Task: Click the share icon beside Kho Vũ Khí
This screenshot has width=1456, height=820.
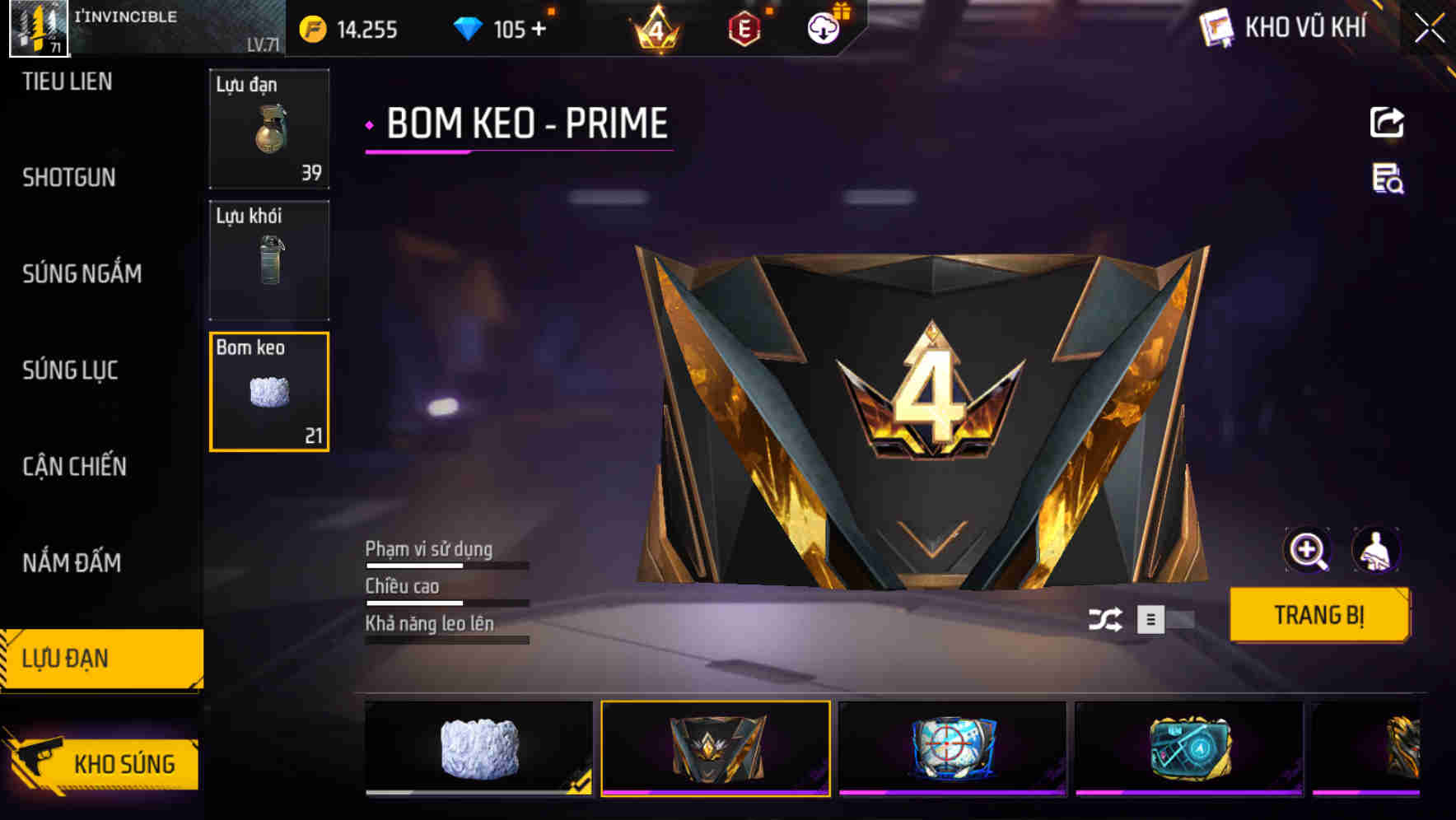Action: point(1388,122)
